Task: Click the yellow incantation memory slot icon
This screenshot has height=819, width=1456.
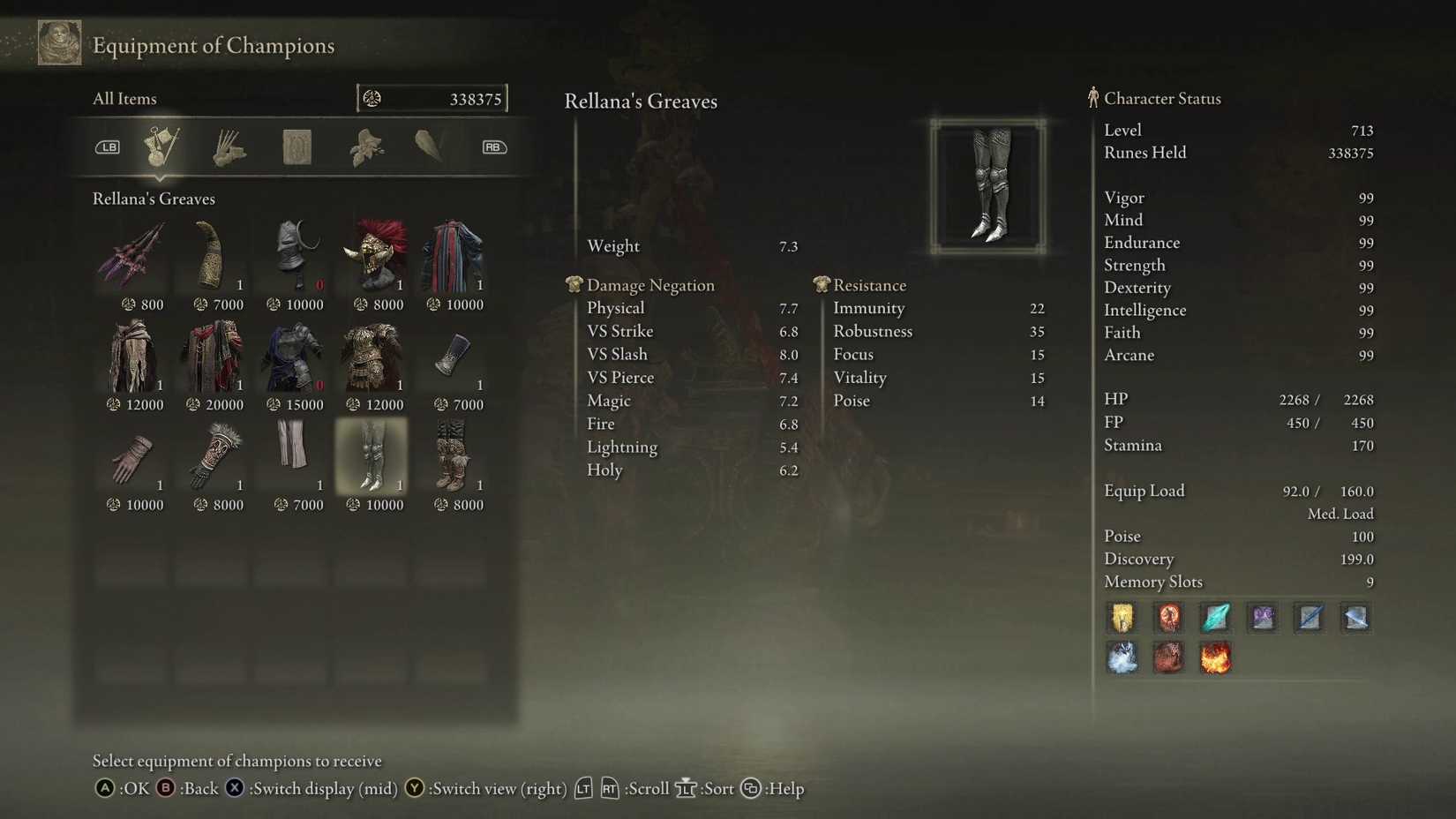Action: [1122, 618]
